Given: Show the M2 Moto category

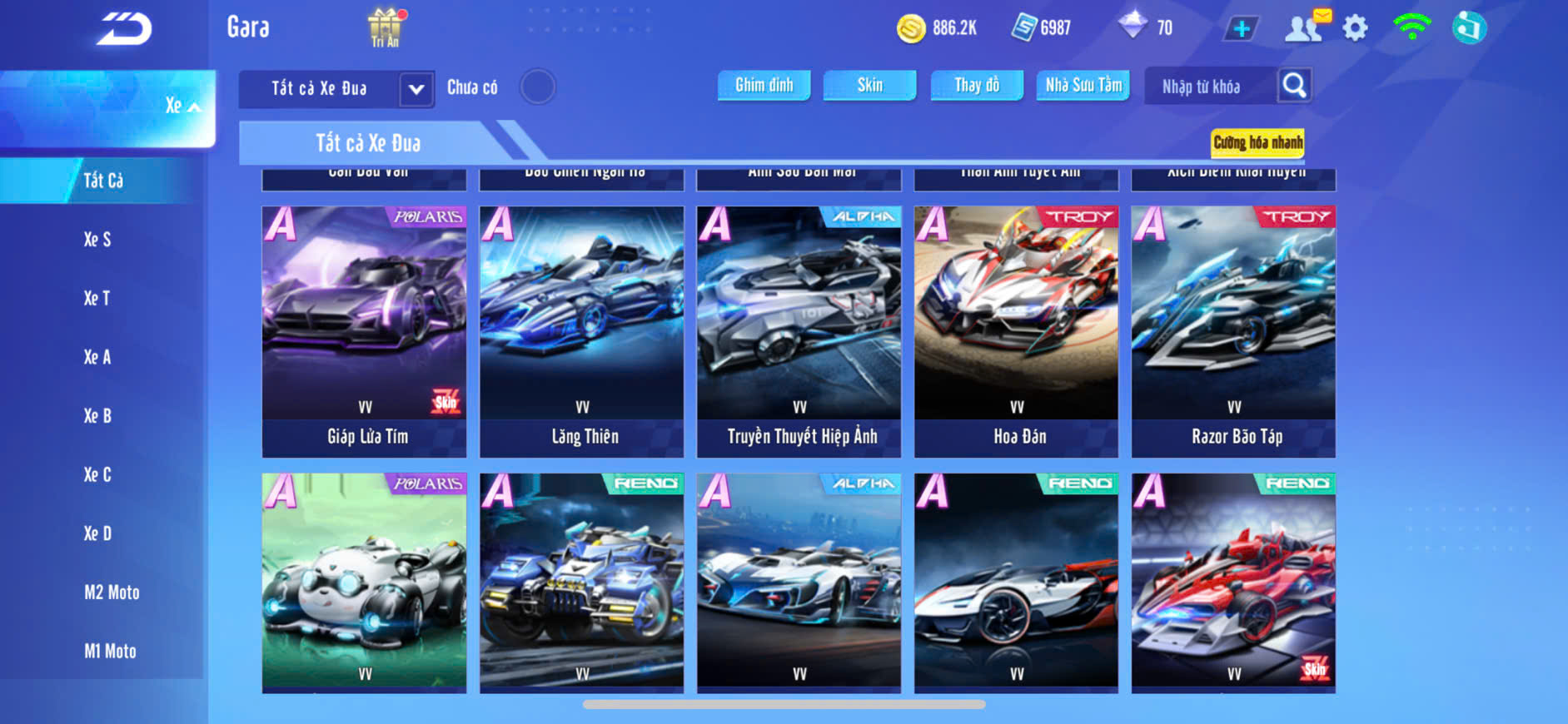Looking at the screenshot, I should (112, 593).
